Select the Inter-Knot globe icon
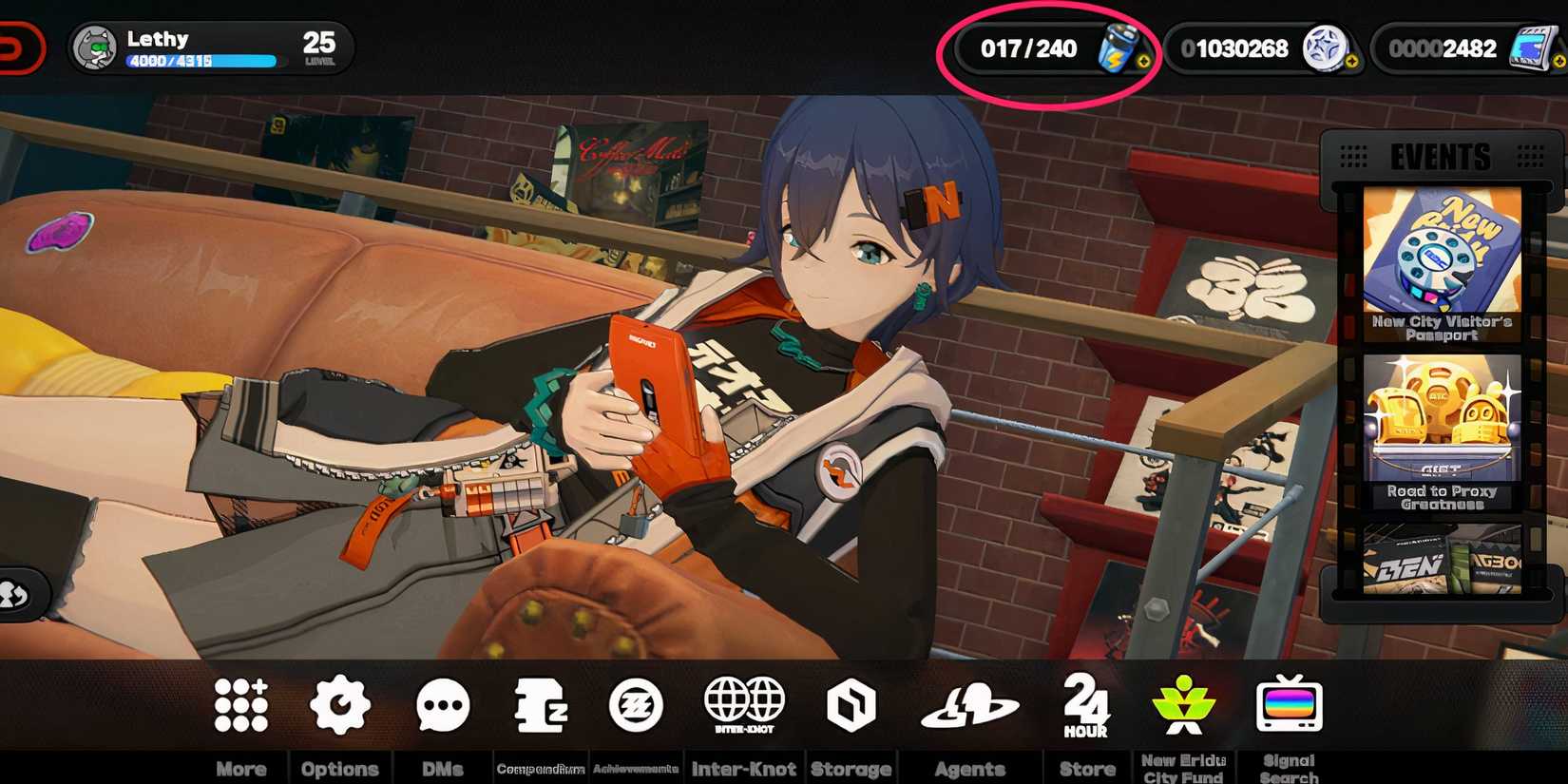 pyautogui.click(x=745, y=703)
